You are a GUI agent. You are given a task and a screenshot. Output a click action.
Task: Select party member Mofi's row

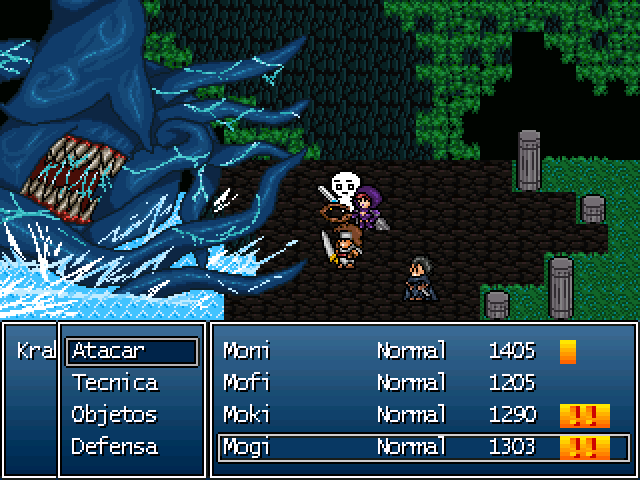pyautogui.click(x=422, y=383)
